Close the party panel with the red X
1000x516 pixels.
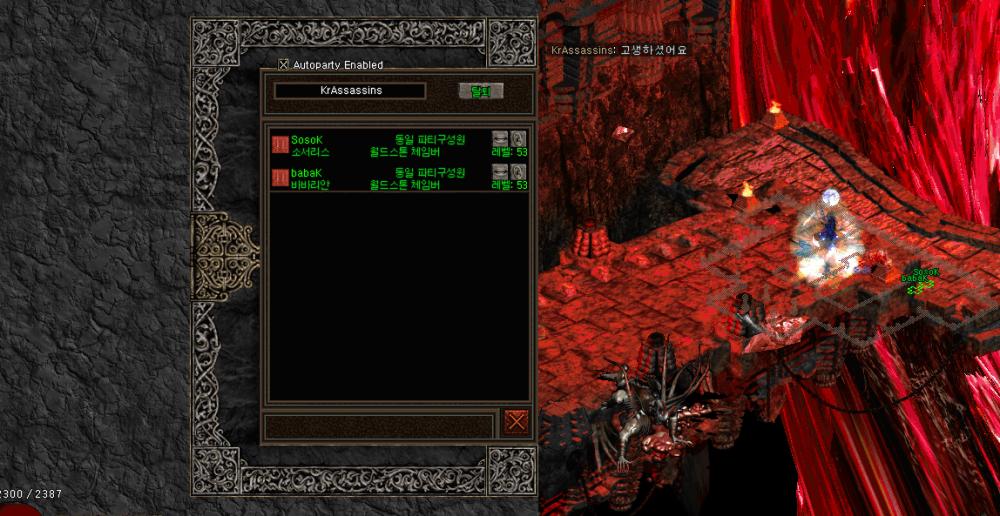click(516, 420)
